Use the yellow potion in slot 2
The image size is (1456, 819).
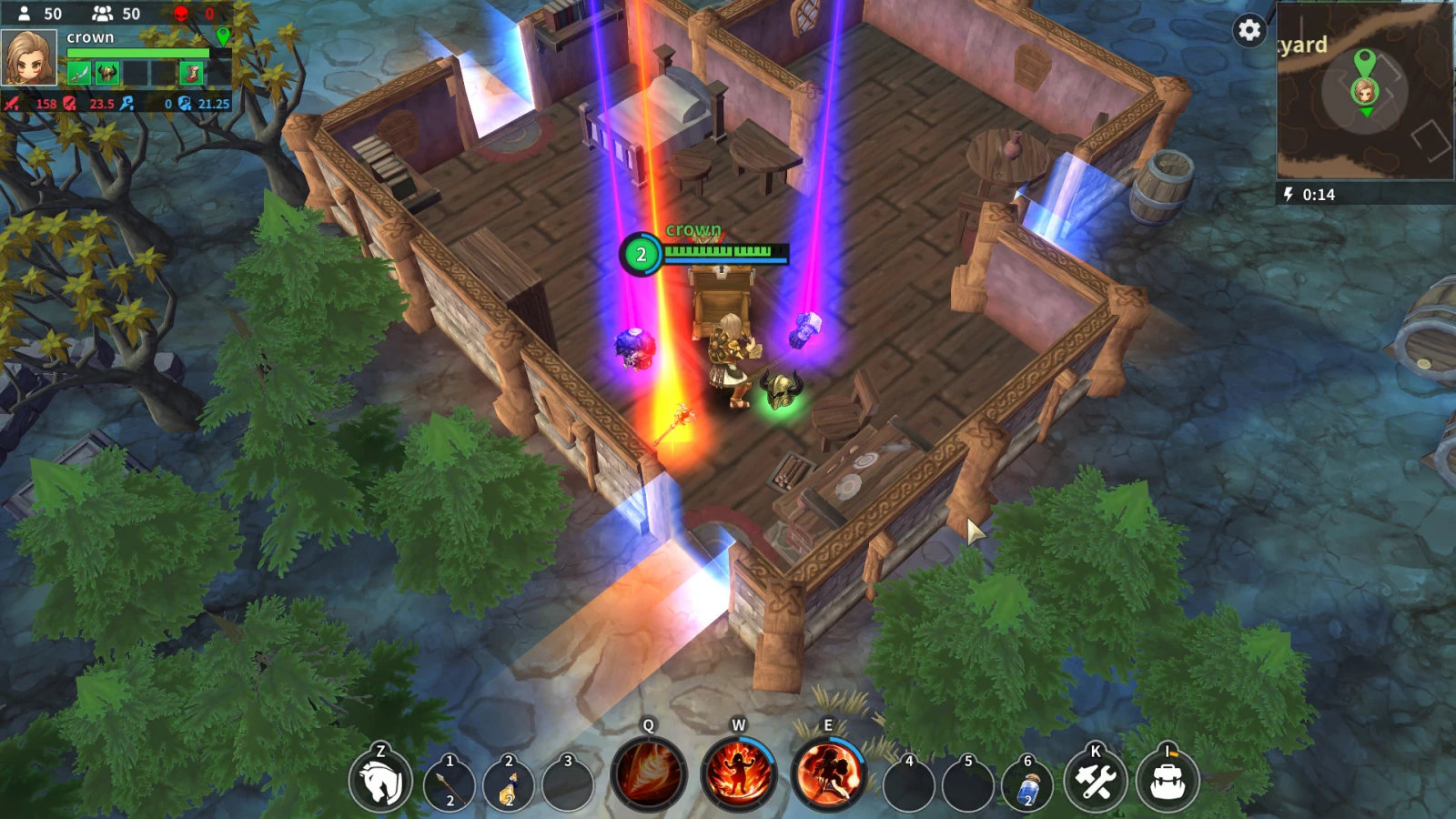(x=508, y=784)
